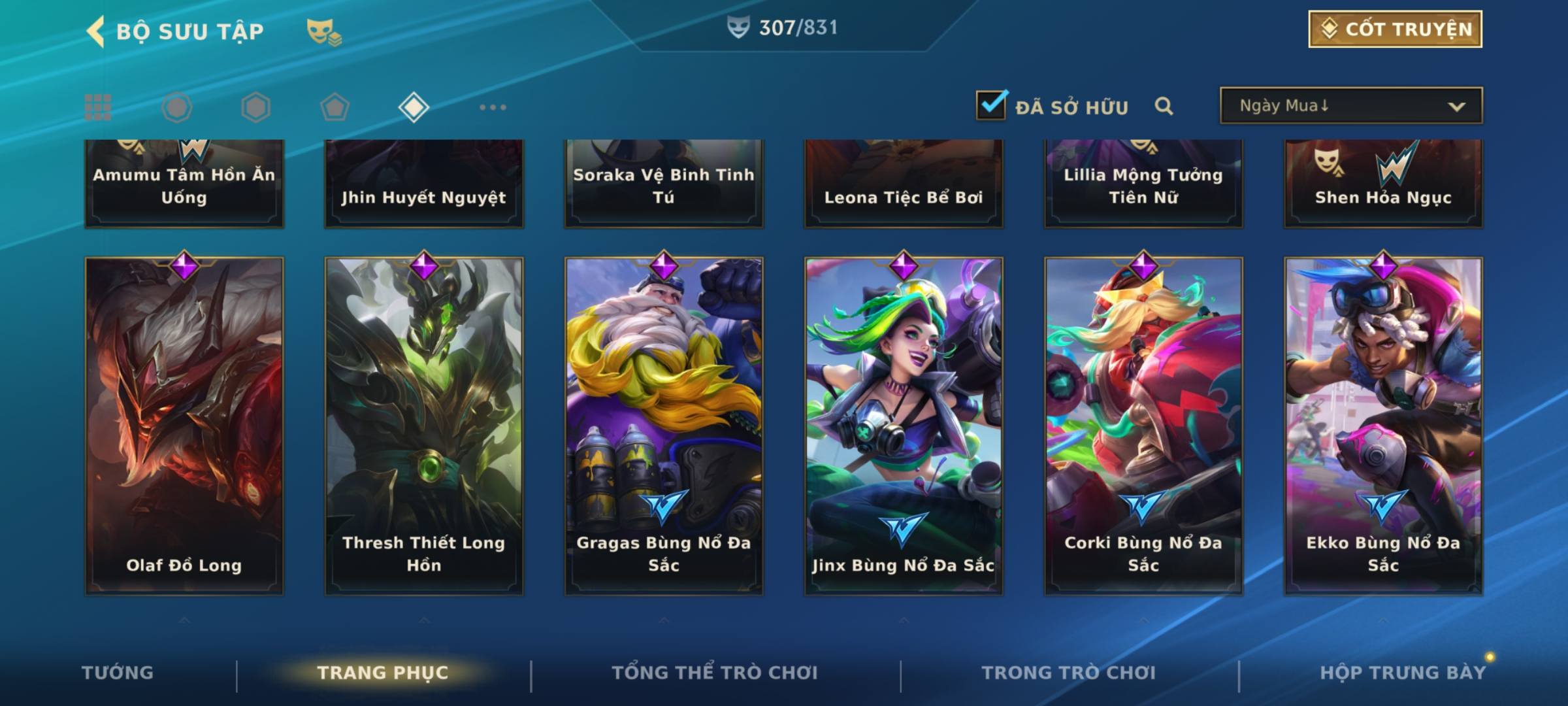Switch to the Tướng tab
Image resolution: width=1568 pixels, height=706 pixels.
tap(118, 672)
